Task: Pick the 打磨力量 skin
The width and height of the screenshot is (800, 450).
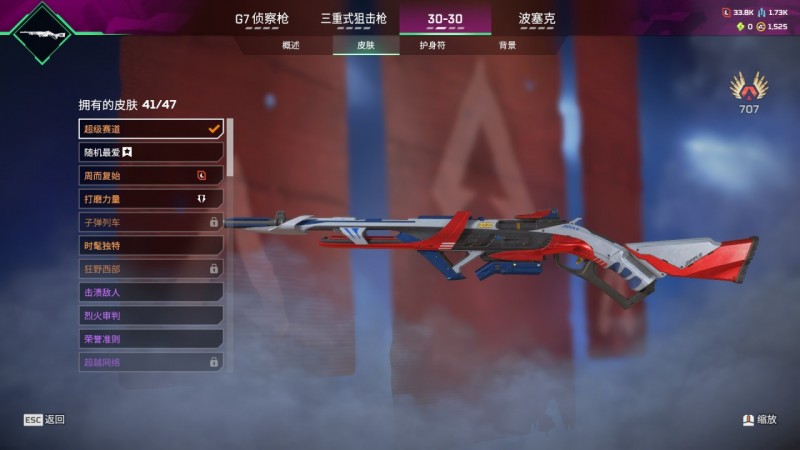Action: (150, 199)
